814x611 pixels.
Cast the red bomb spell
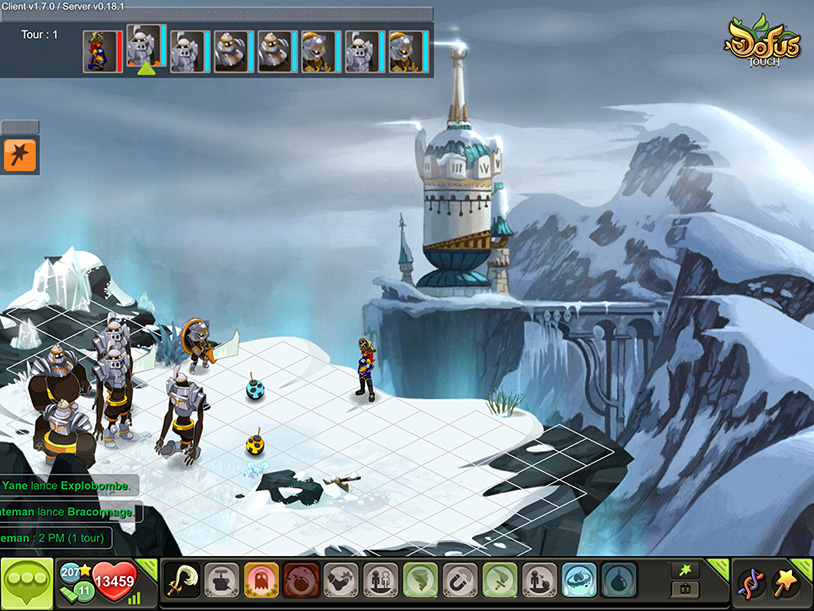300,580
